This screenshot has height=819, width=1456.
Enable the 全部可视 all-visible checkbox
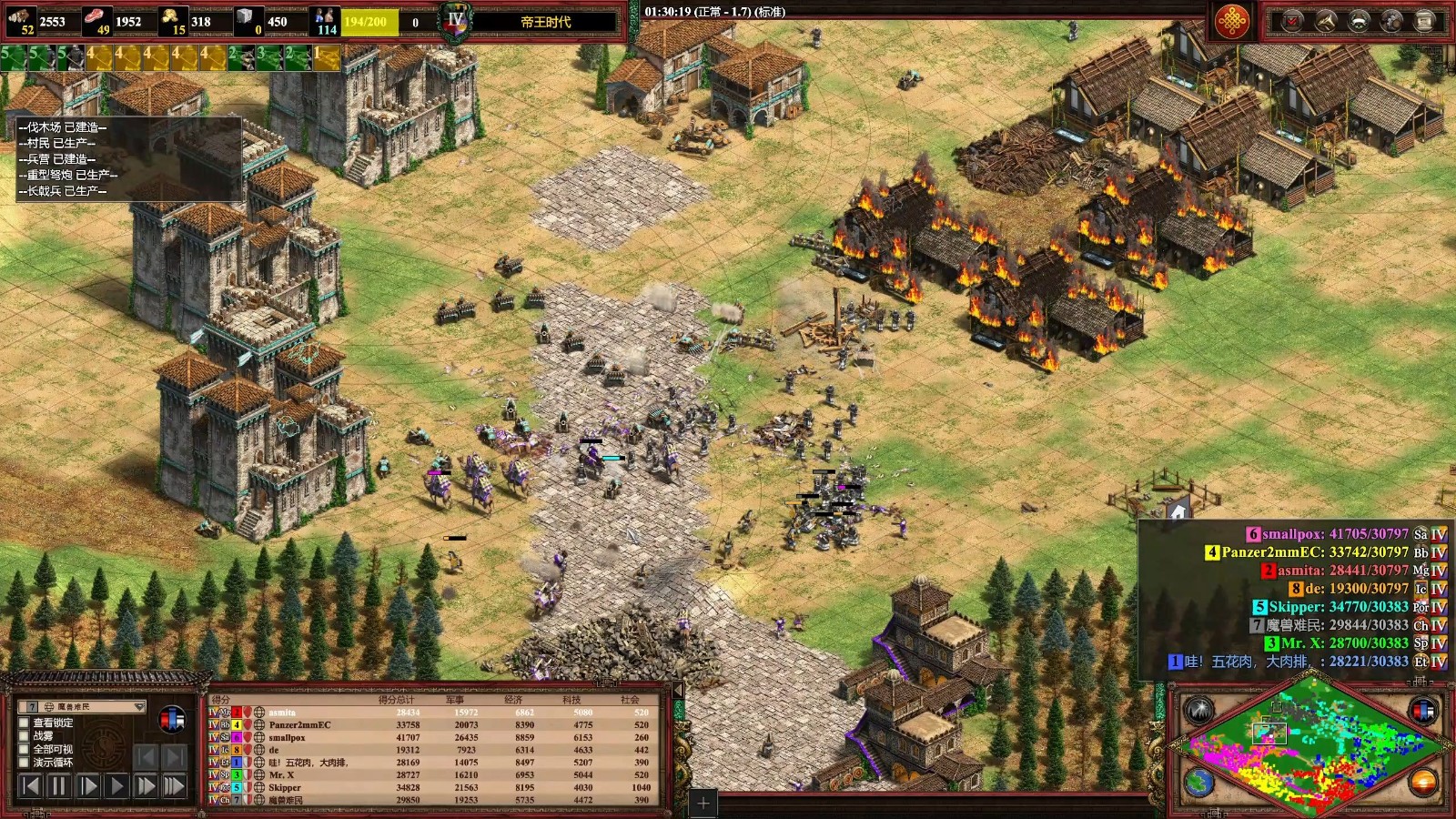click(25, 749)
